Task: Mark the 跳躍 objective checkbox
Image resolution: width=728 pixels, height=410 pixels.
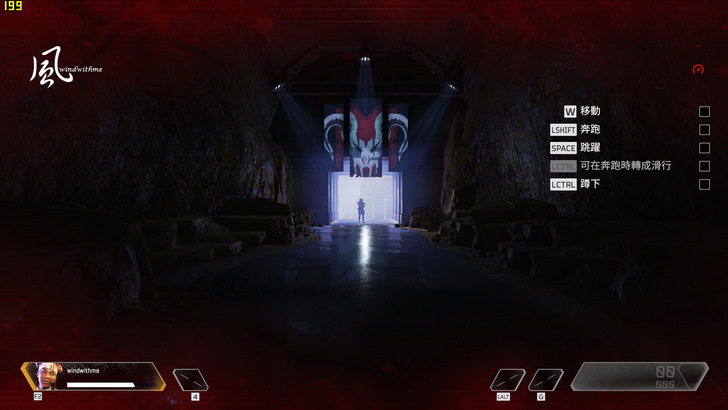Action: pyautogui.click(x=704, y=148)
